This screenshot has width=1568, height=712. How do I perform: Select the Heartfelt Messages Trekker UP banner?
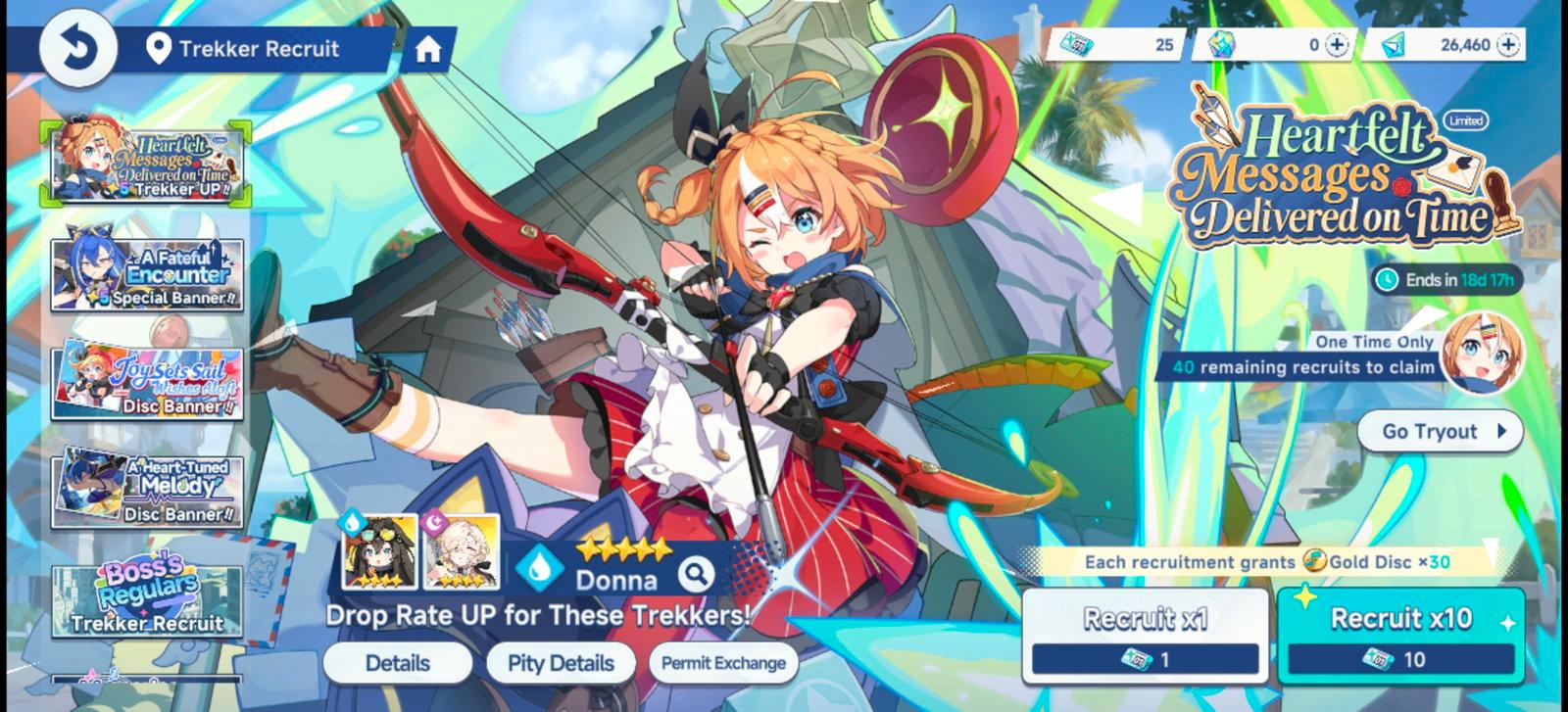coord(147,163)
